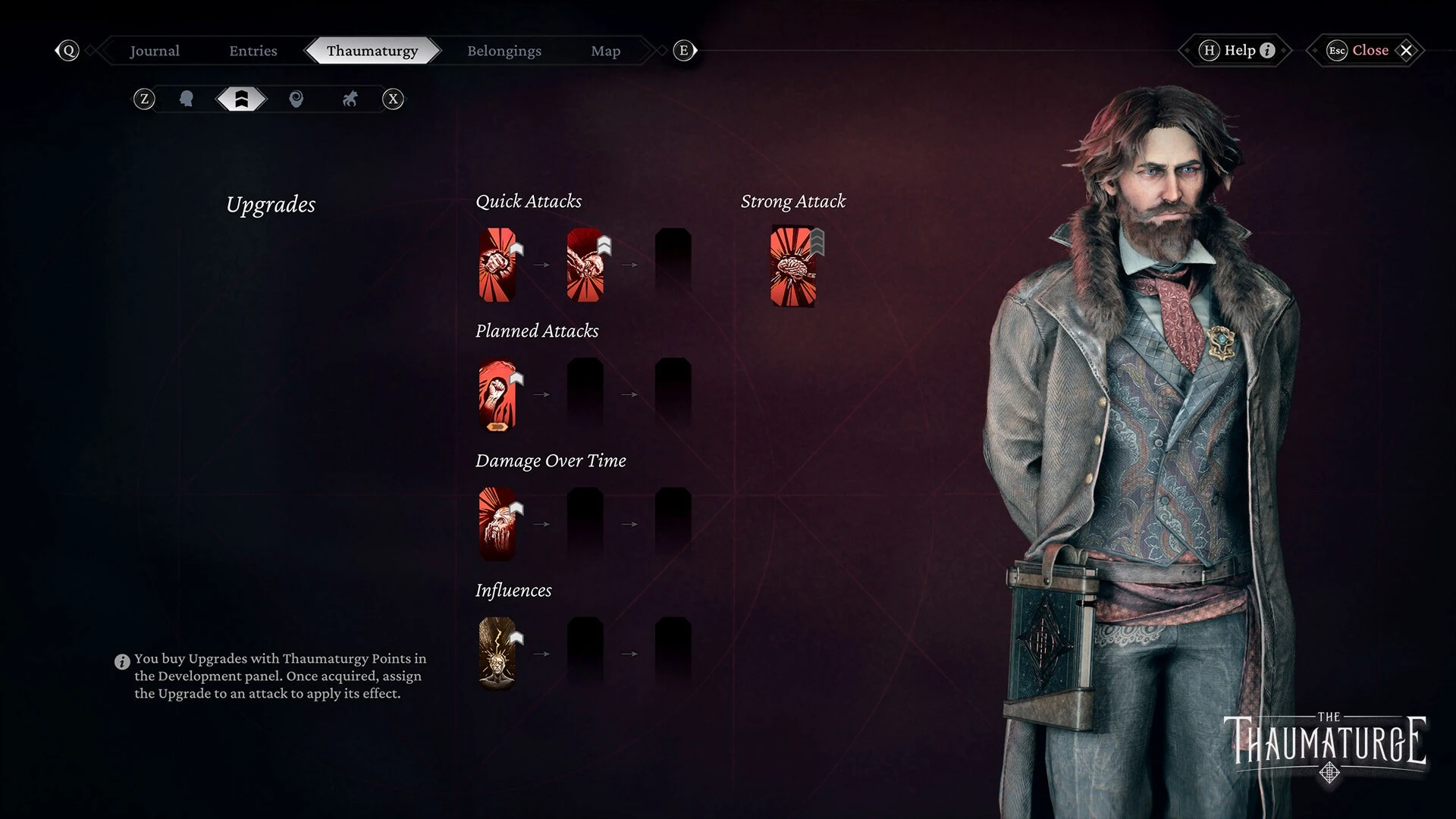Open the Help panel
1456x819 pixels.
(1237, 50)
